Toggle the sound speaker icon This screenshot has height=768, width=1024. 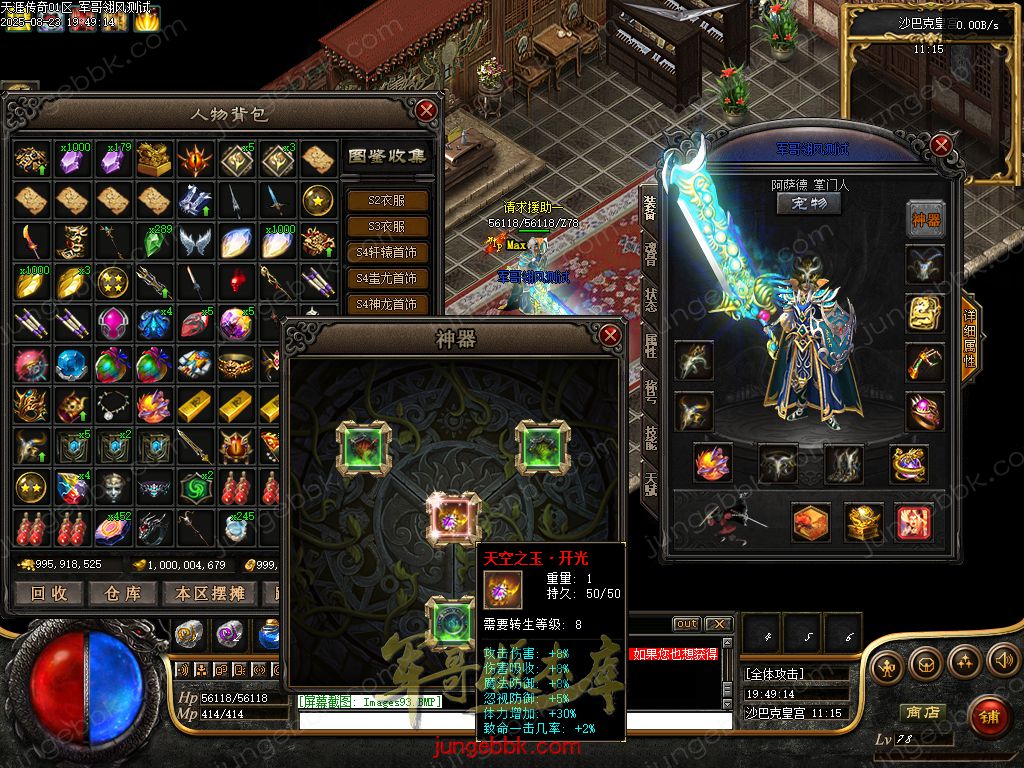(x=1002, y=661)
